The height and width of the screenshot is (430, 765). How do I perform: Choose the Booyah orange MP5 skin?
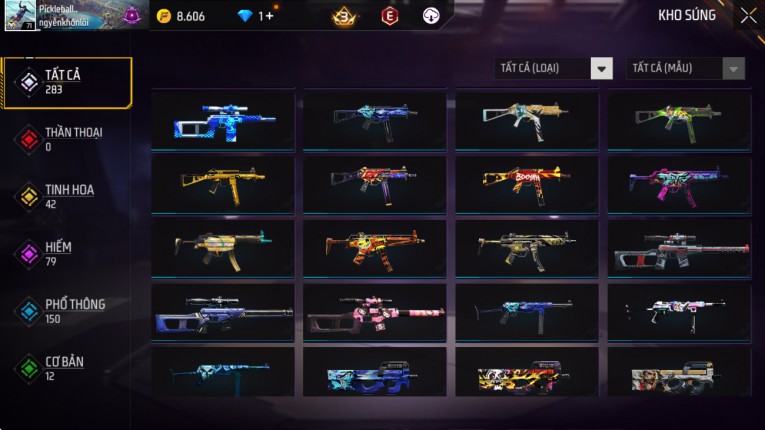coord(527,182)
